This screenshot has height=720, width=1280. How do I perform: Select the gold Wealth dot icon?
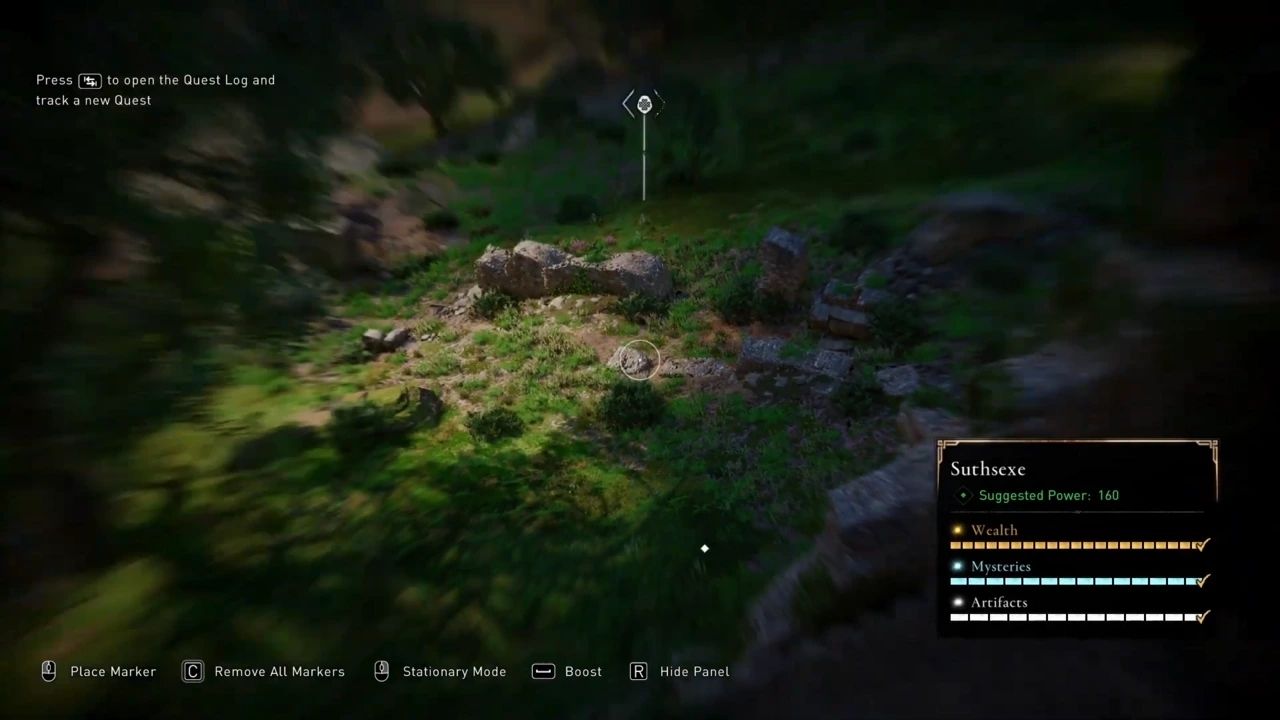[x=957, y=530]
